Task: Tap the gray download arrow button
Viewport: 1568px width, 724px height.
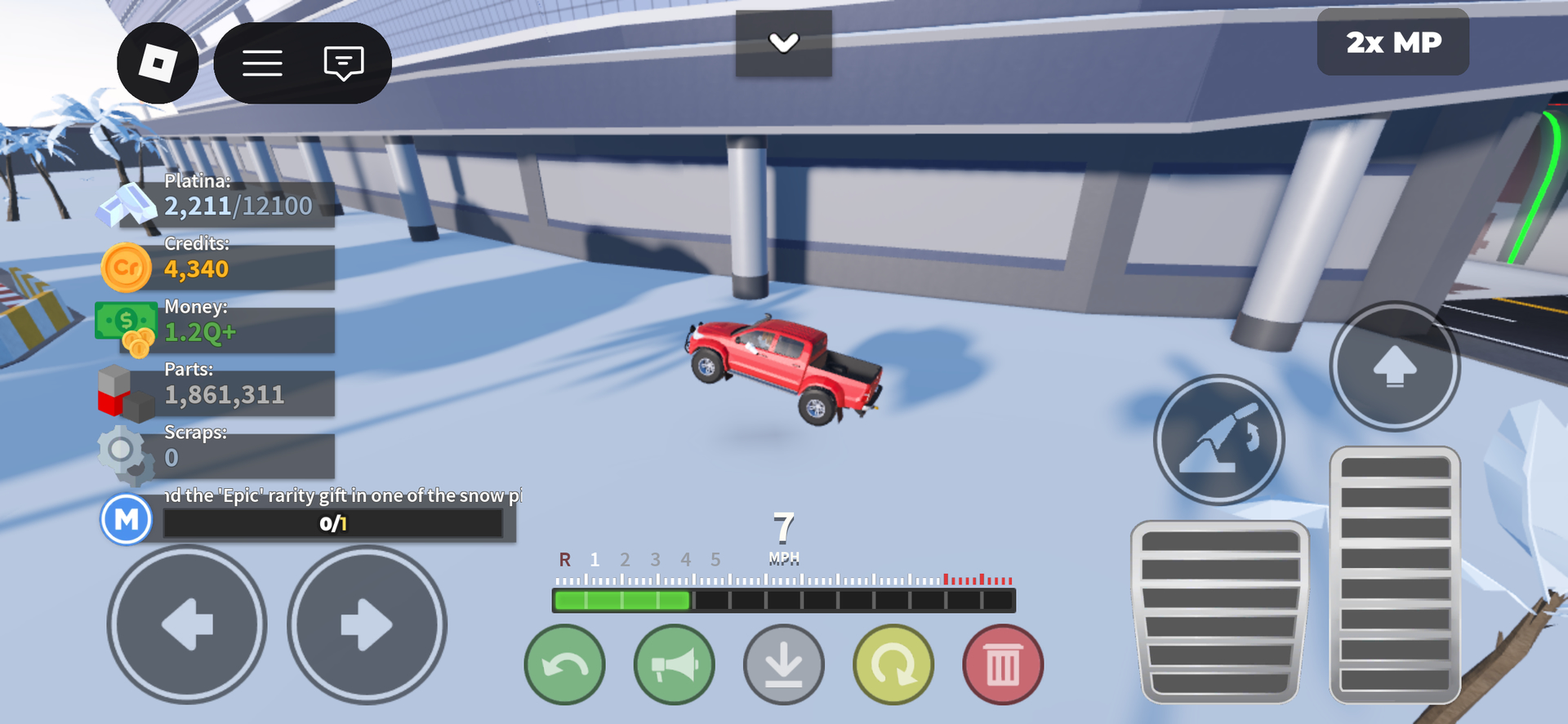Action: coord(783,664)
